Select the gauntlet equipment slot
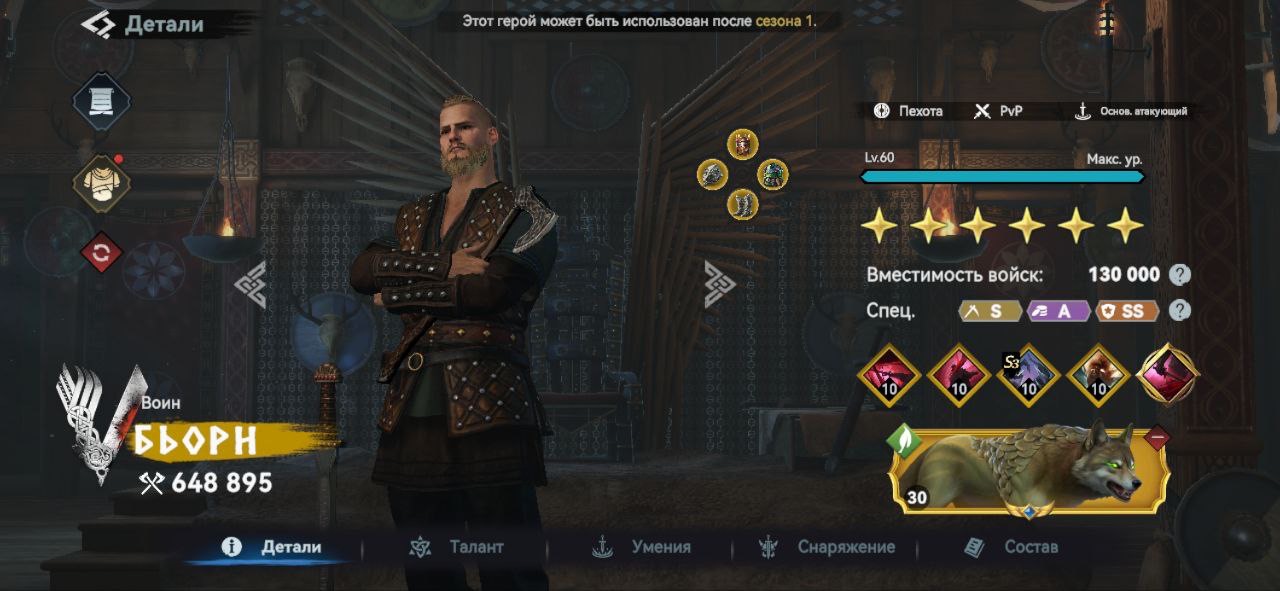 coord(712,174)
